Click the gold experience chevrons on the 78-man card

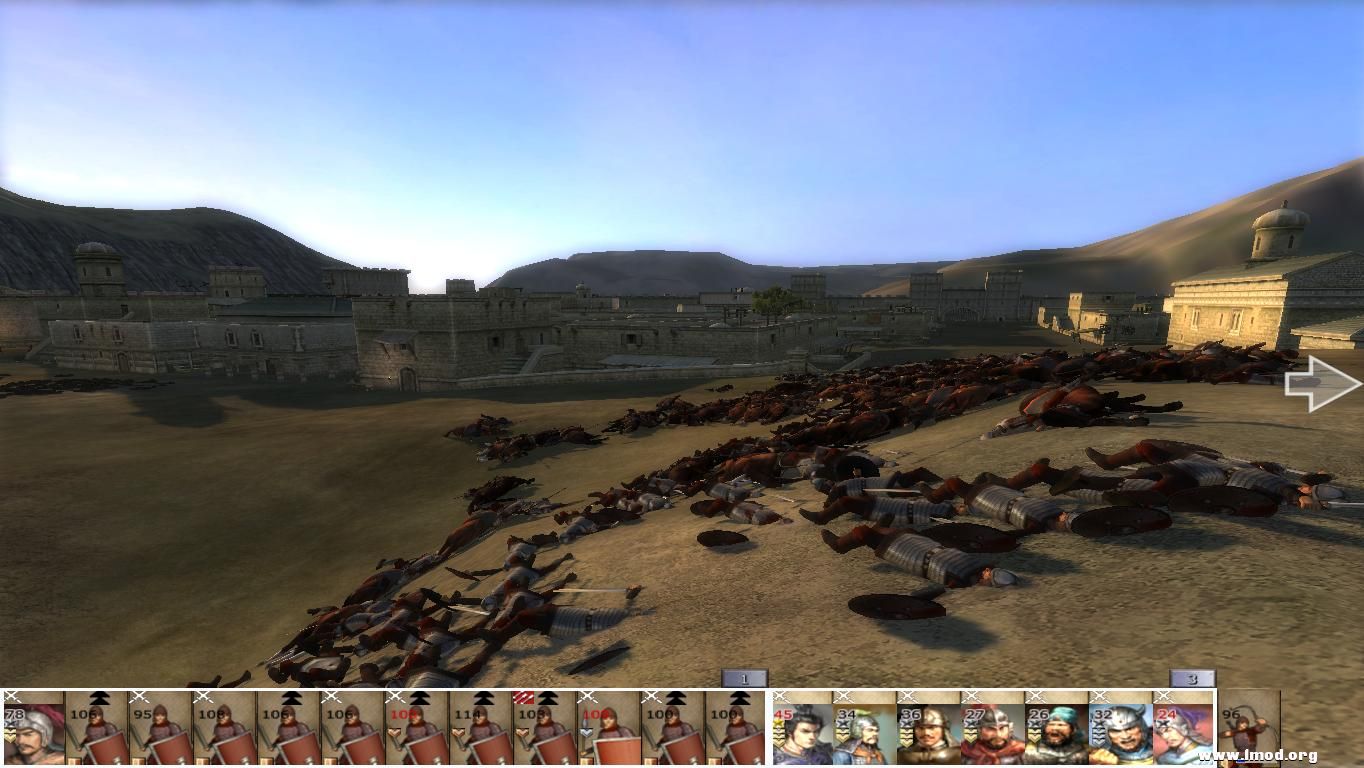click(10, 736)
